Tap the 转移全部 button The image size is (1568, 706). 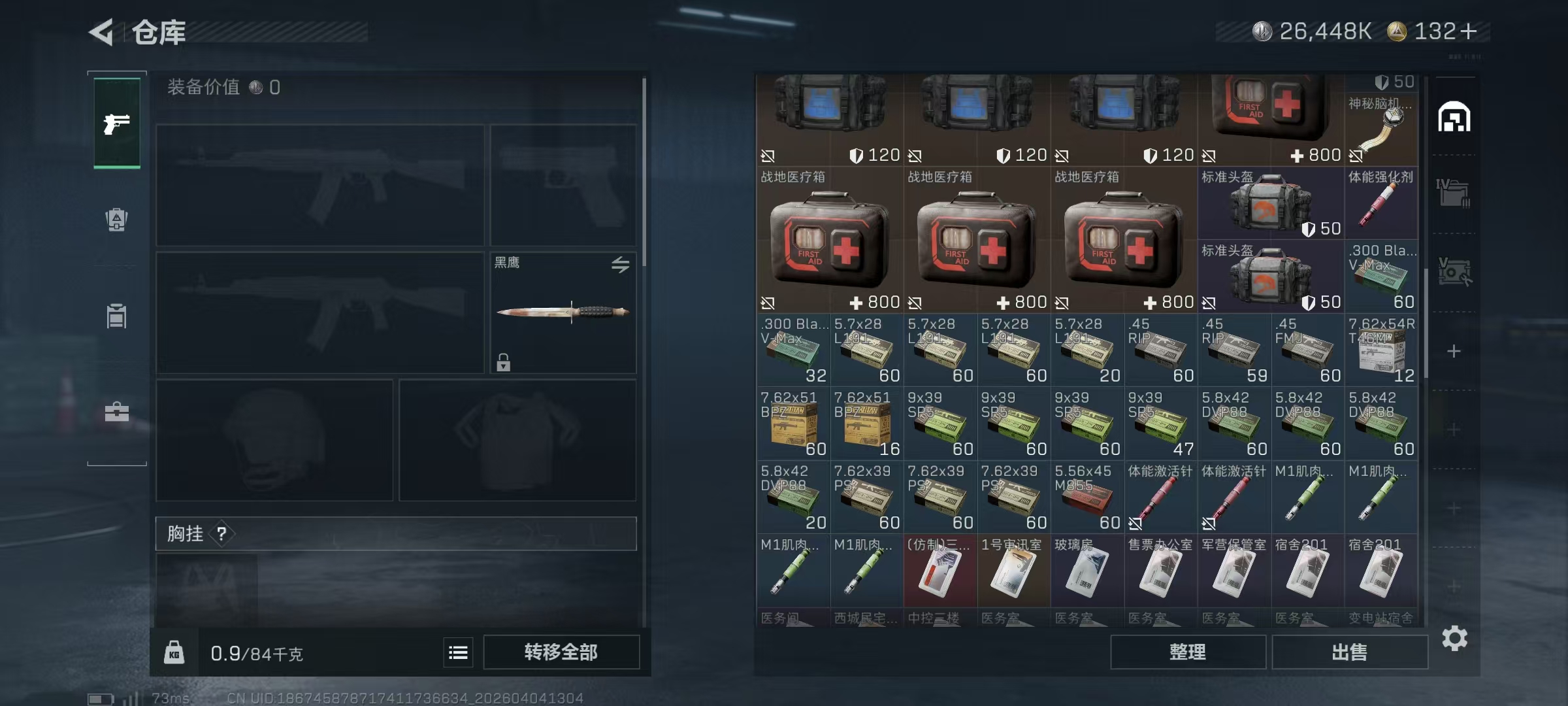(561, 652)
